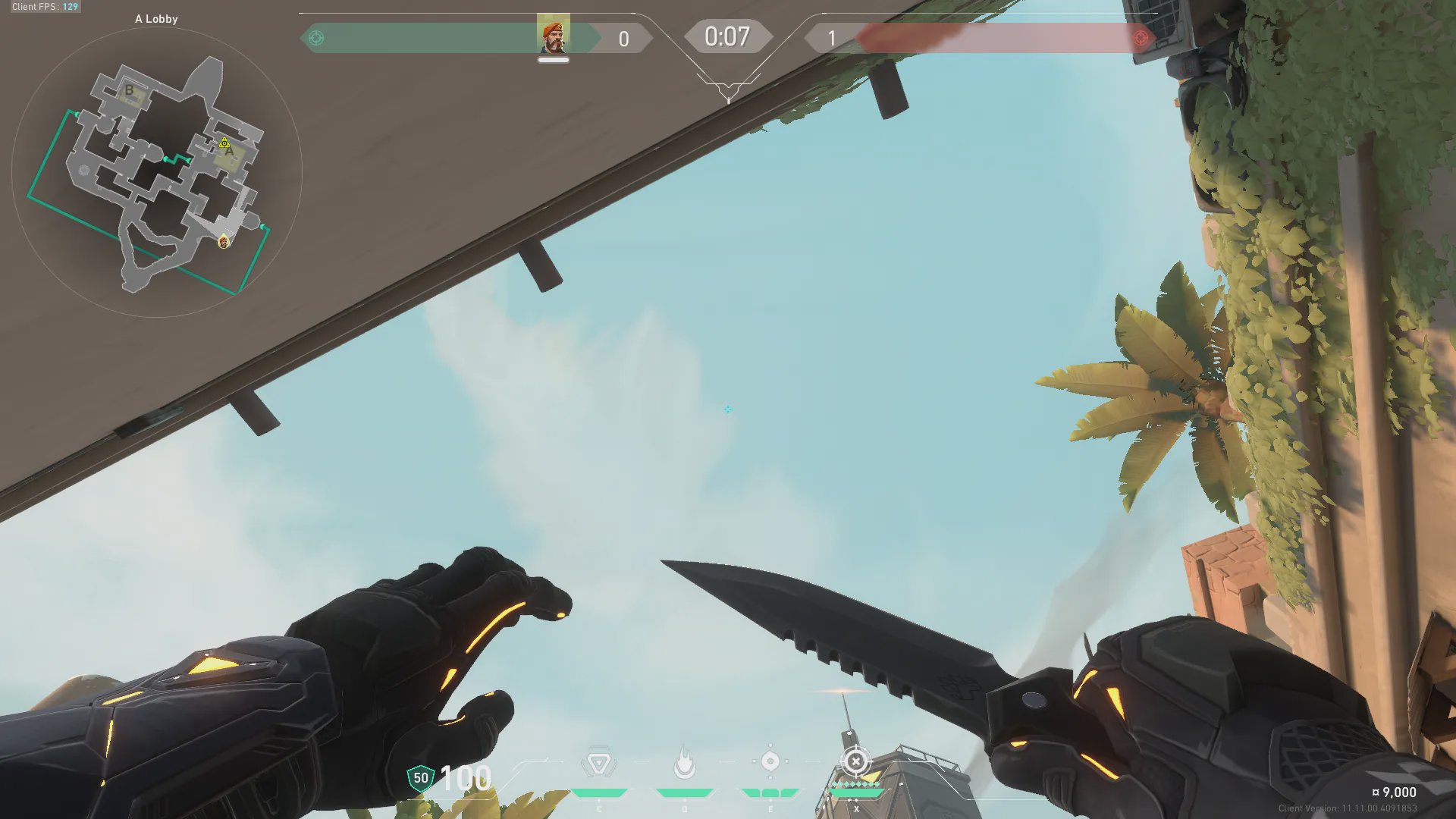Click the shield armor icon

coord(420,778)
